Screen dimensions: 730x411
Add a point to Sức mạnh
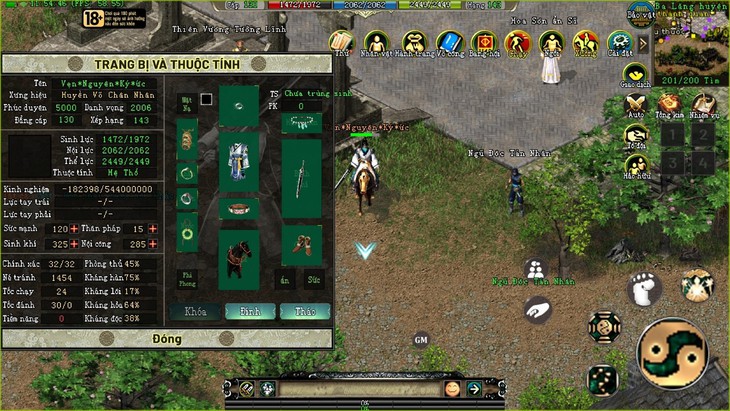coord(72,229)
